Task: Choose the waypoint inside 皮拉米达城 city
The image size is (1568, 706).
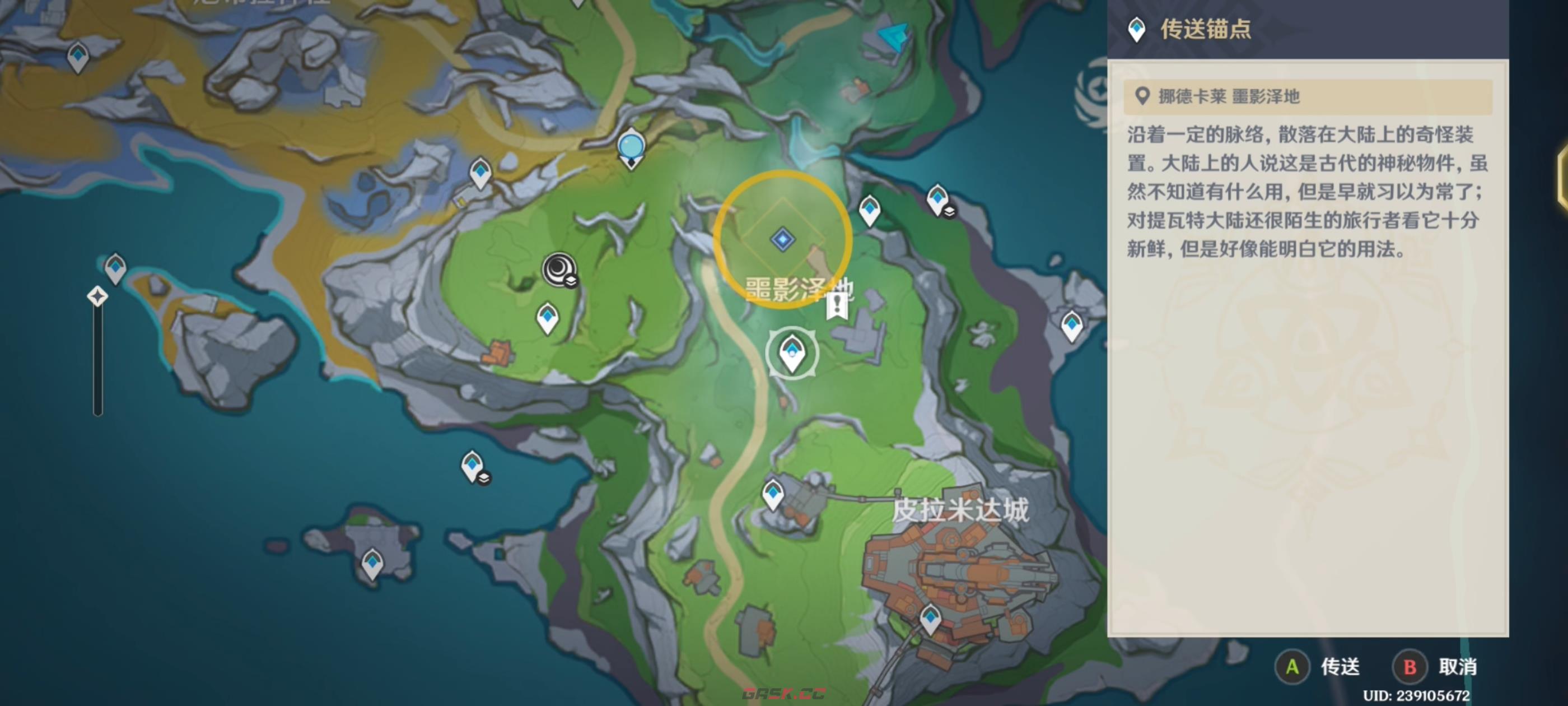Action: 930,618
